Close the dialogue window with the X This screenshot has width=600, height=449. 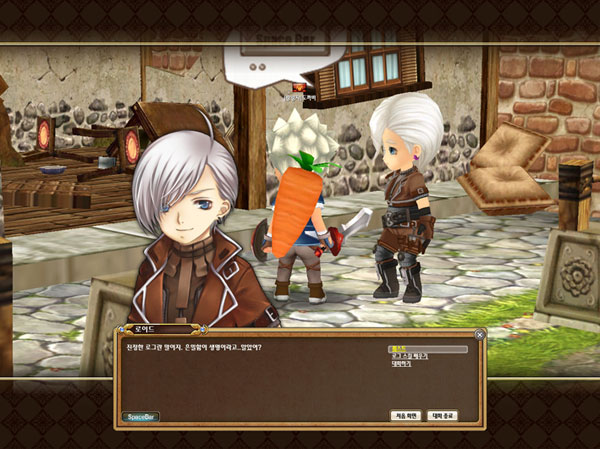point(479,335)
